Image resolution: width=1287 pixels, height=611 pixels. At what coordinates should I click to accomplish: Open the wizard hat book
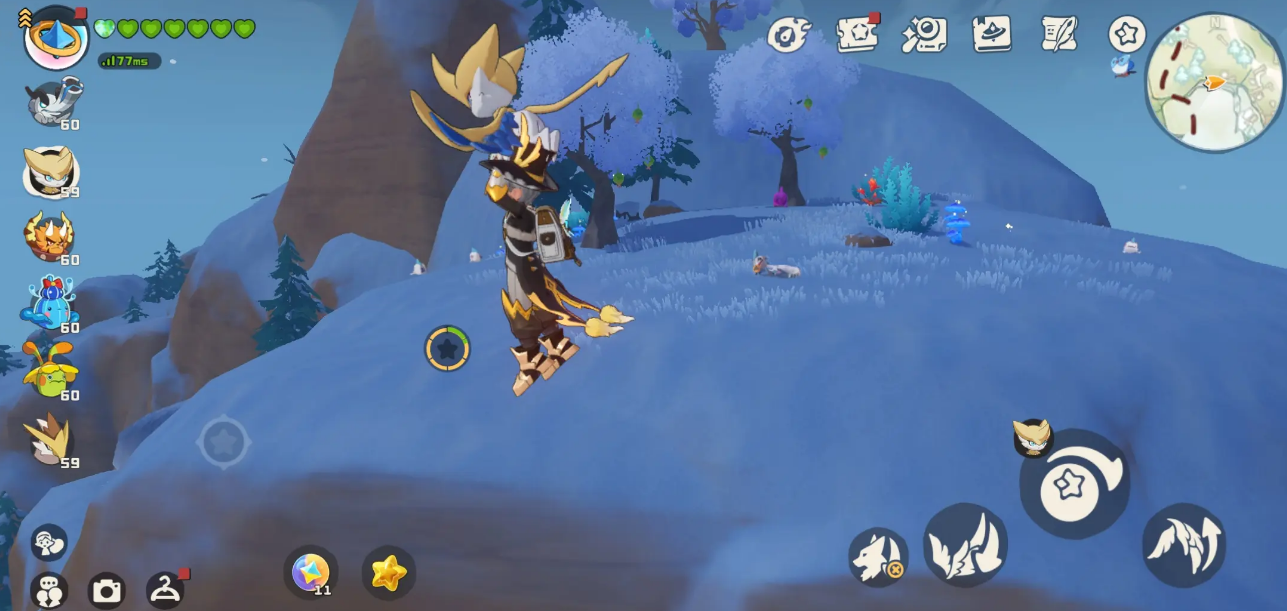point(991,34)
